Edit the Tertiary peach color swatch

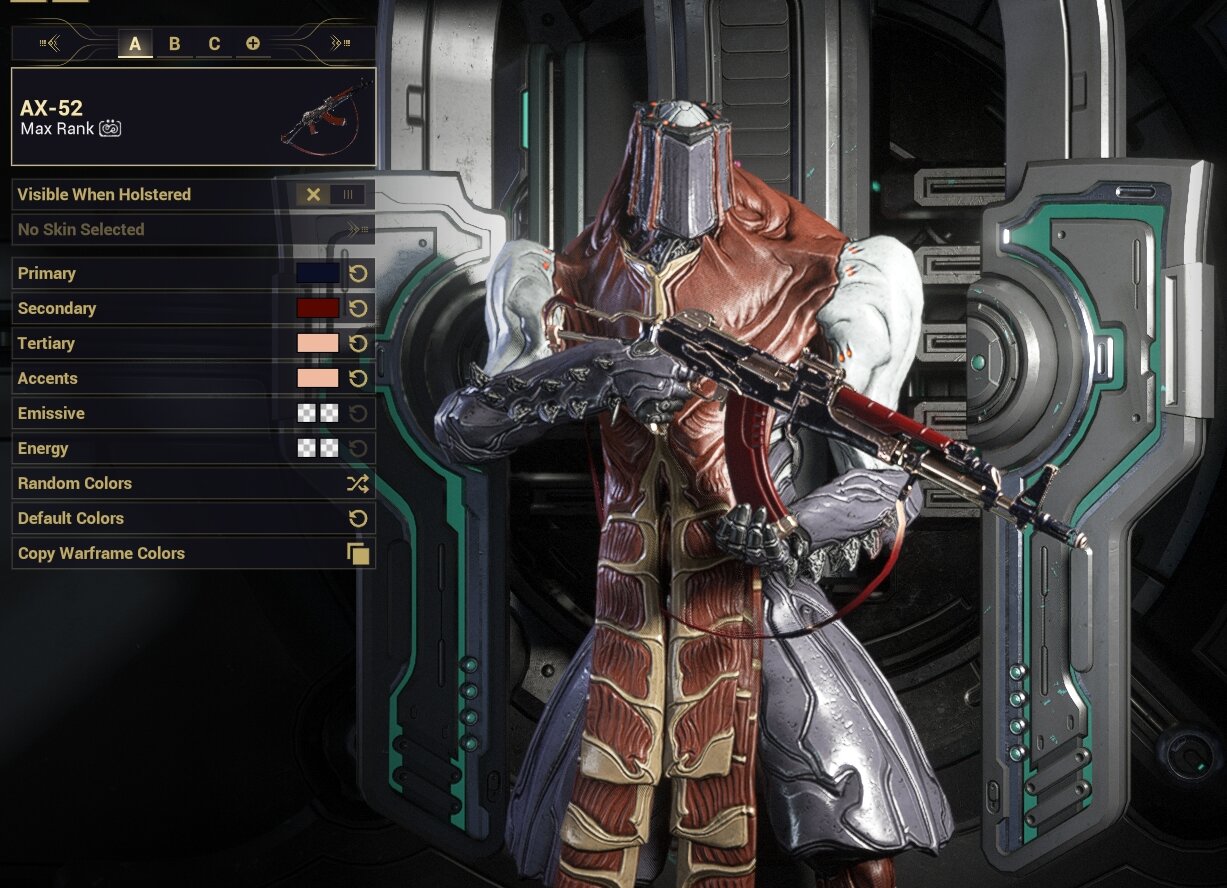318,343
